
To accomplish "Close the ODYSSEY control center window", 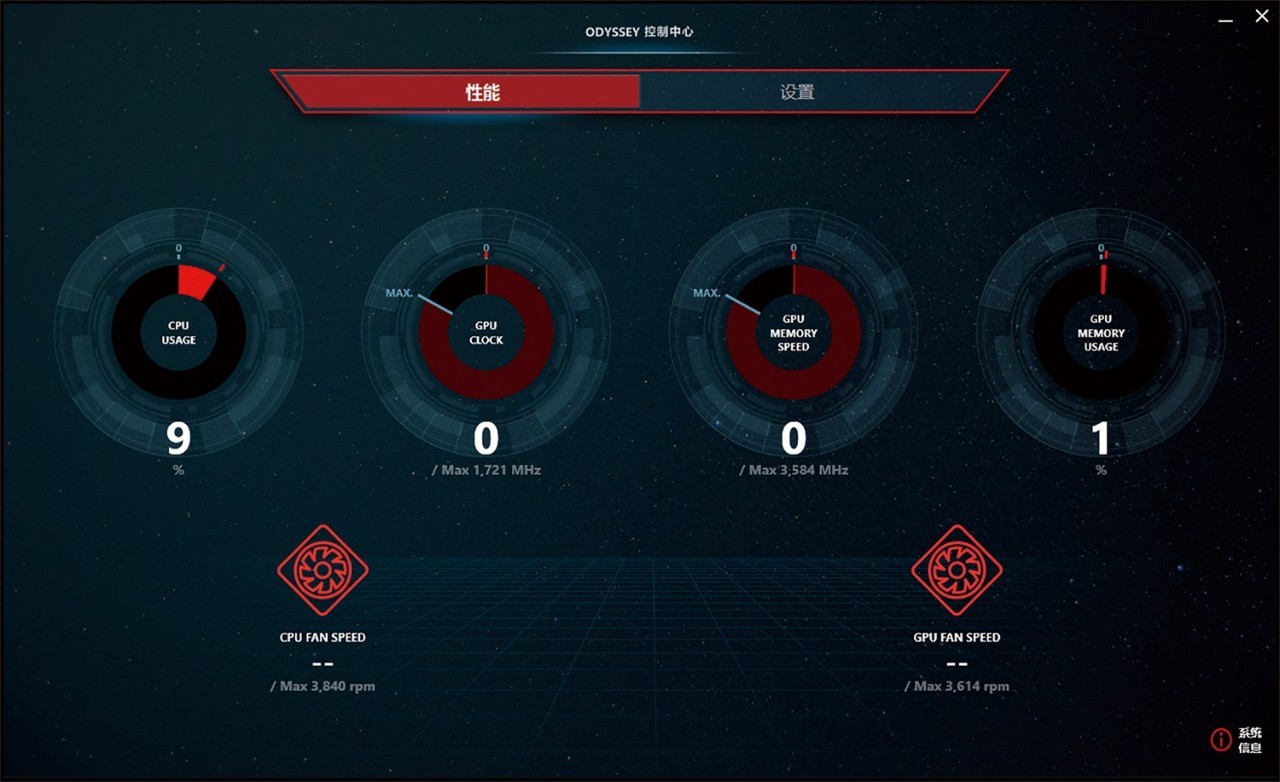I will [x=1261, y=16].
